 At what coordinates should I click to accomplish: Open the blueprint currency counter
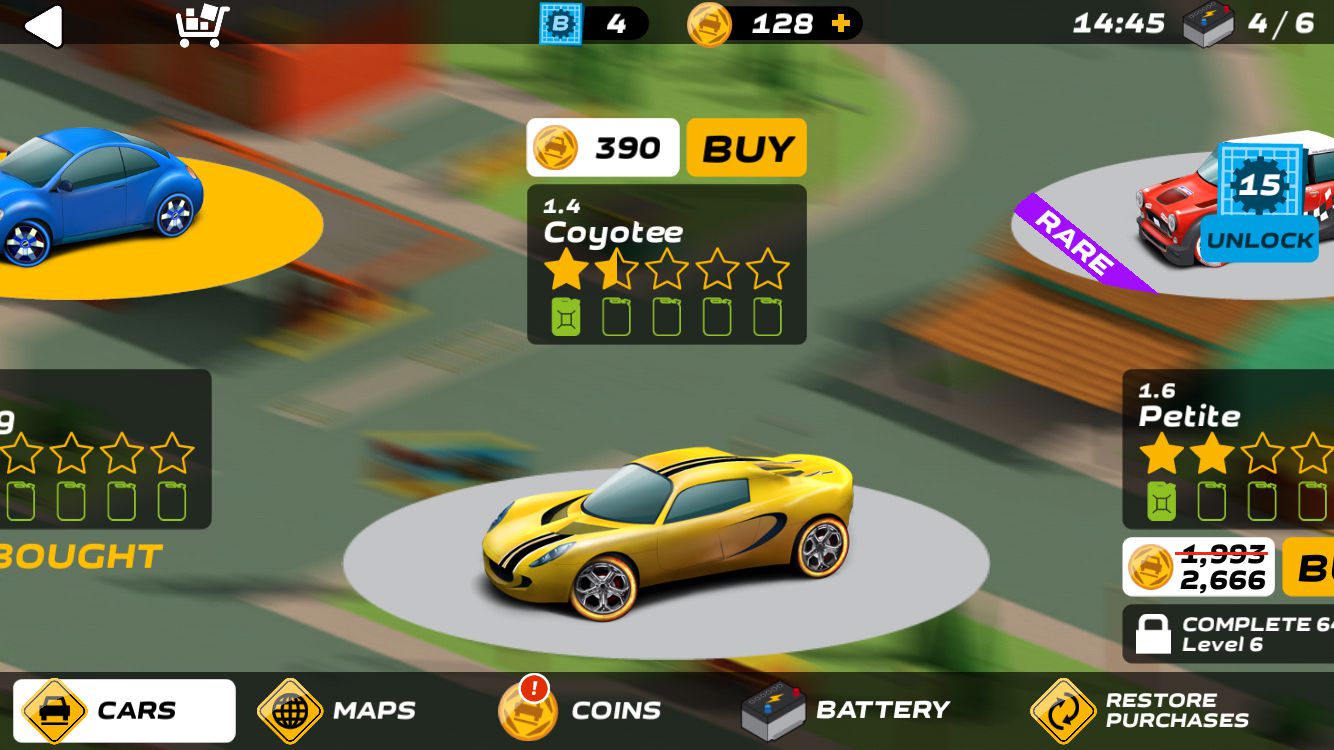tap(560, 24)
